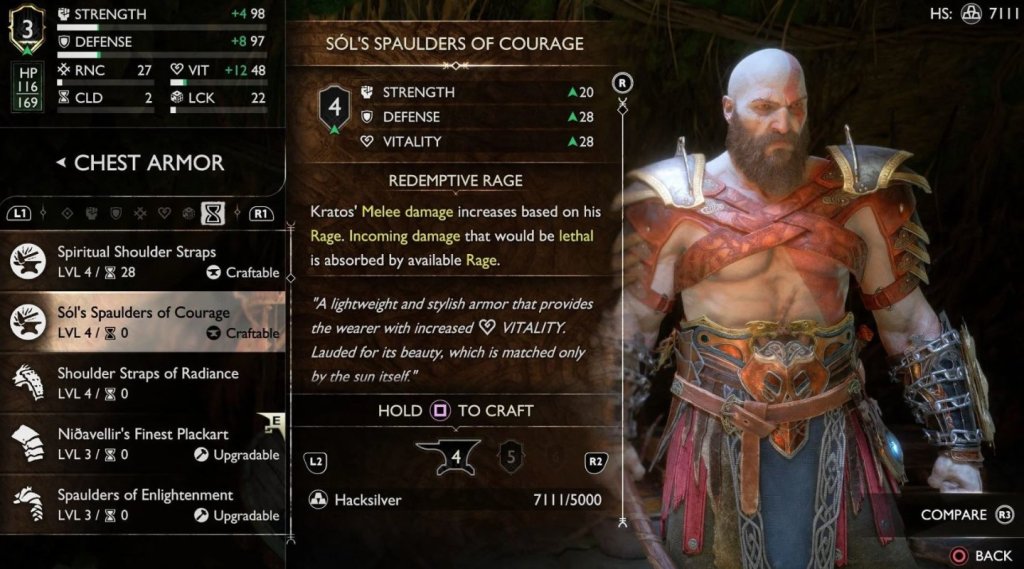Viewport: 1024px width, 569px height.
Task: Sort armor by the fist strength filter
Action: click(x=92, y=212)
